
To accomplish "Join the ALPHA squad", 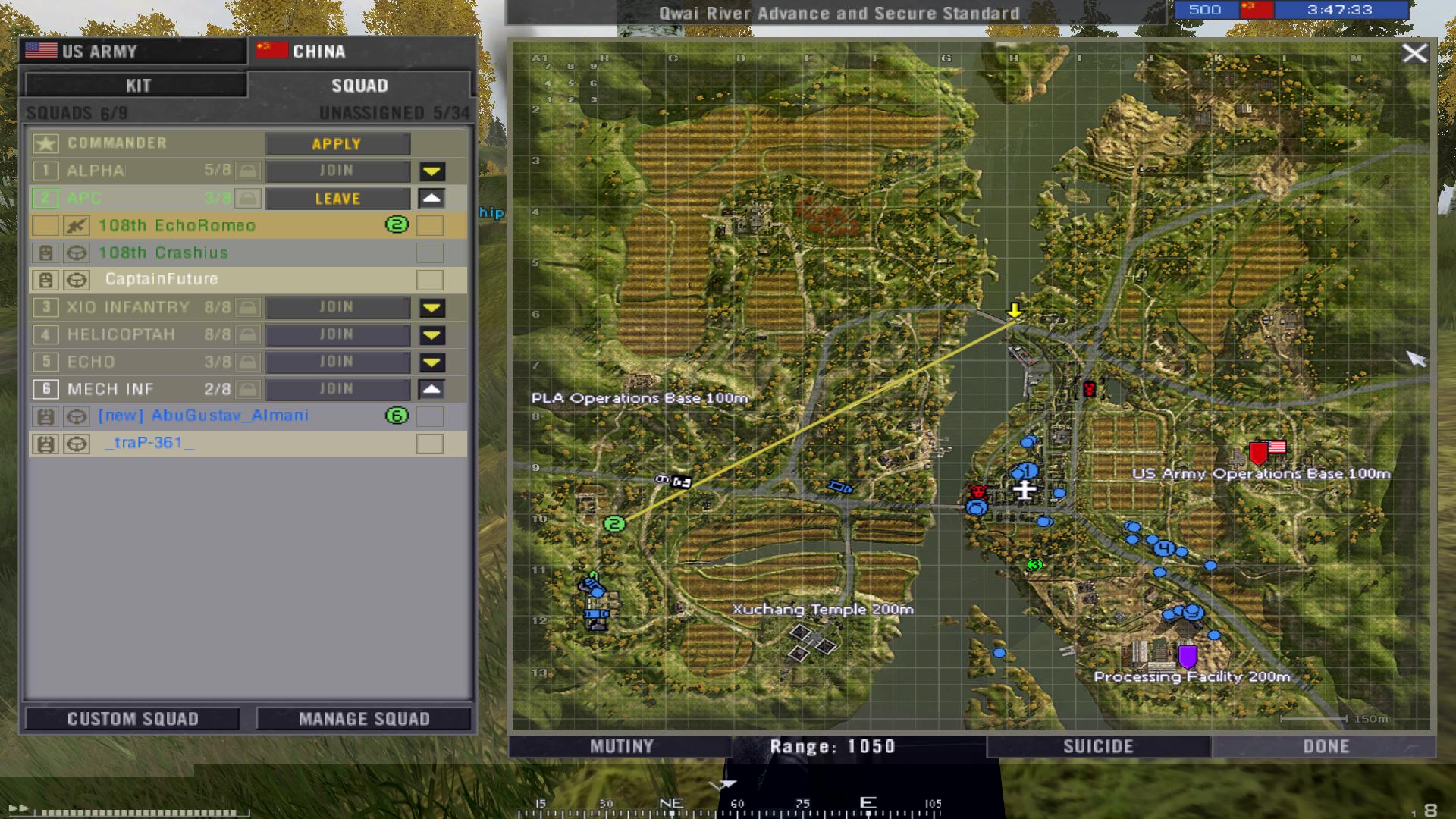I will tap(337, 171).
